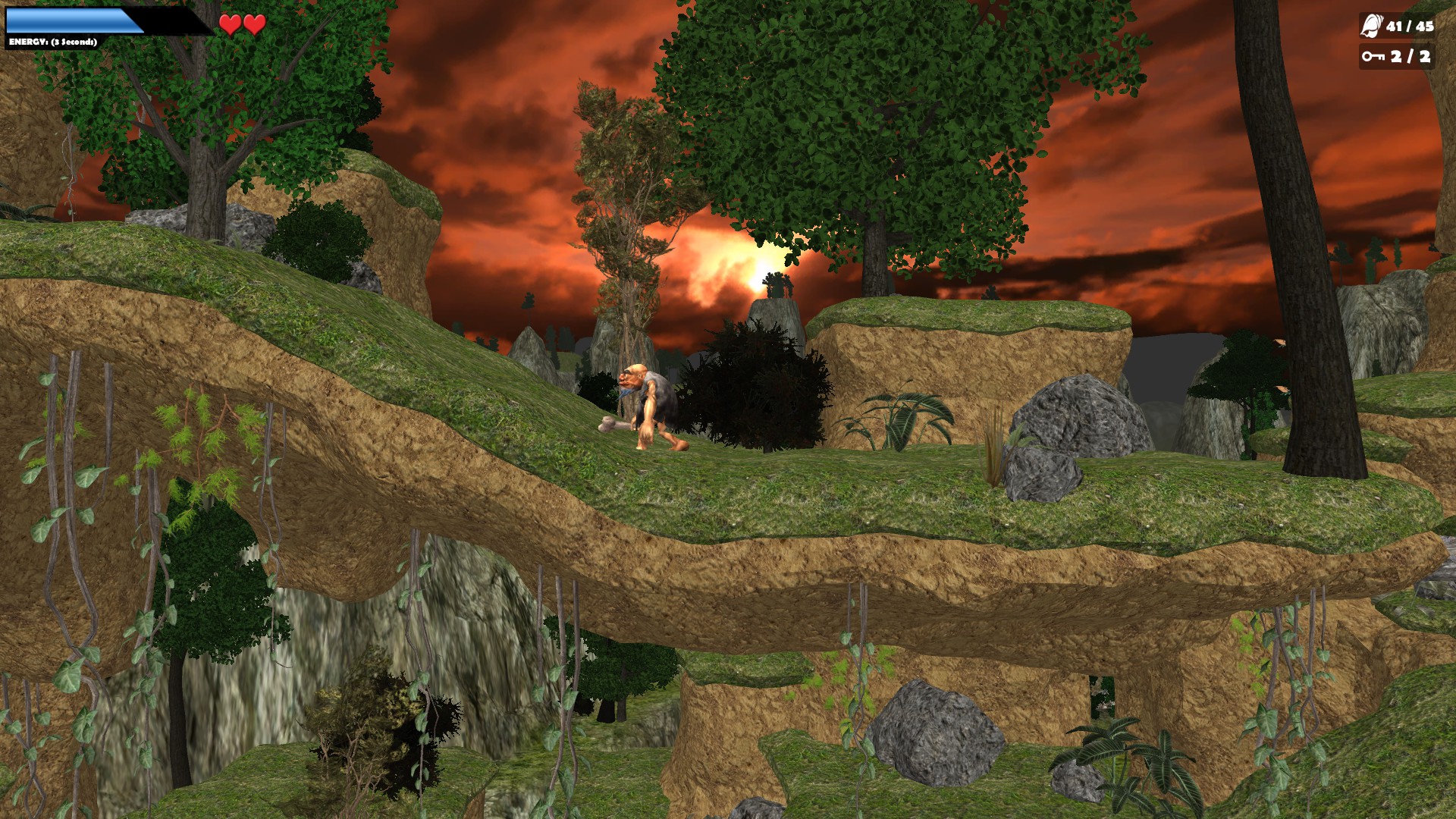
Task: Click the ENERGY: (3 Seconds) label
Action: (52, 41)
